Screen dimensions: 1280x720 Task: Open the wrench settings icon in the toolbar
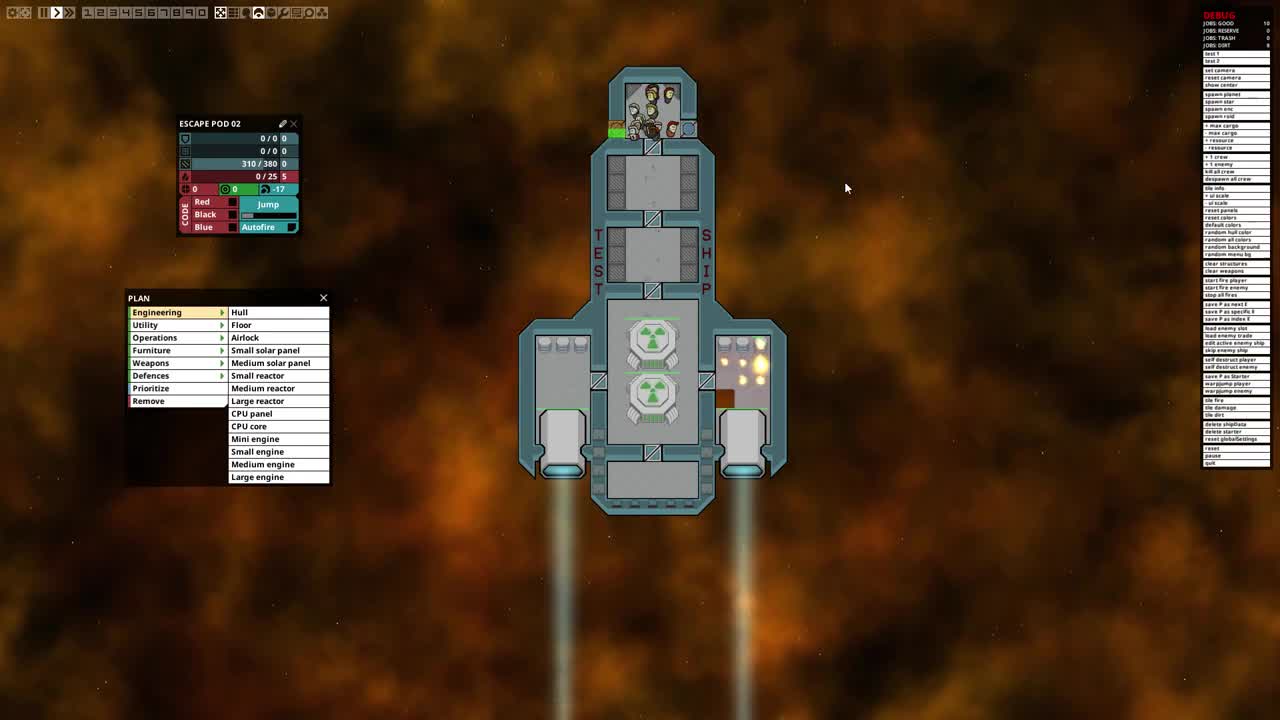(283, 12)
